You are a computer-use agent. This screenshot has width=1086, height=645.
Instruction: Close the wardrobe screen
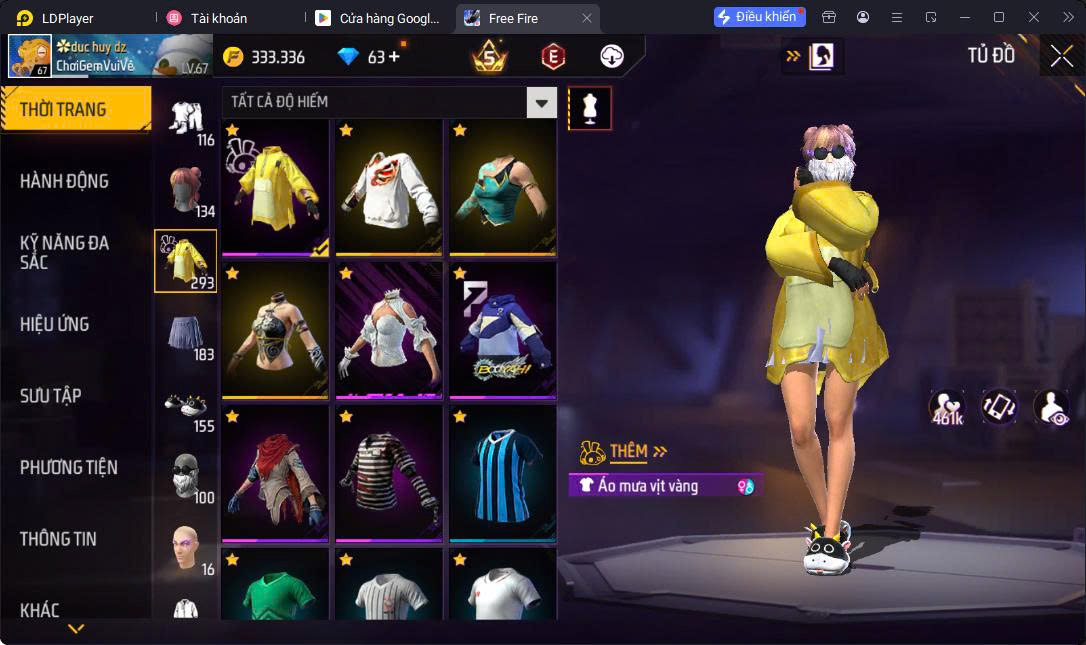tap(1061, 56)
